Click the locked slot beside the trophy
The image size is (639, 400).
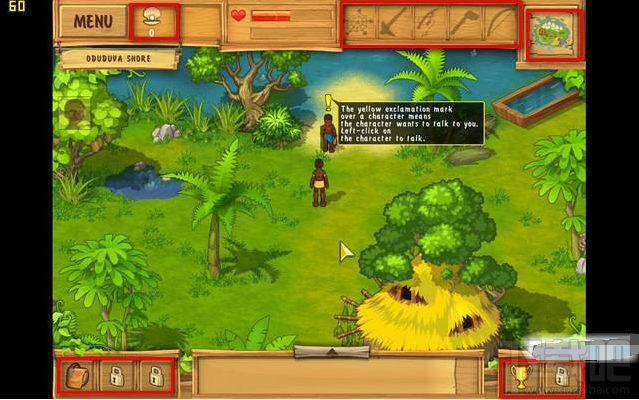(x=561, y=376)
